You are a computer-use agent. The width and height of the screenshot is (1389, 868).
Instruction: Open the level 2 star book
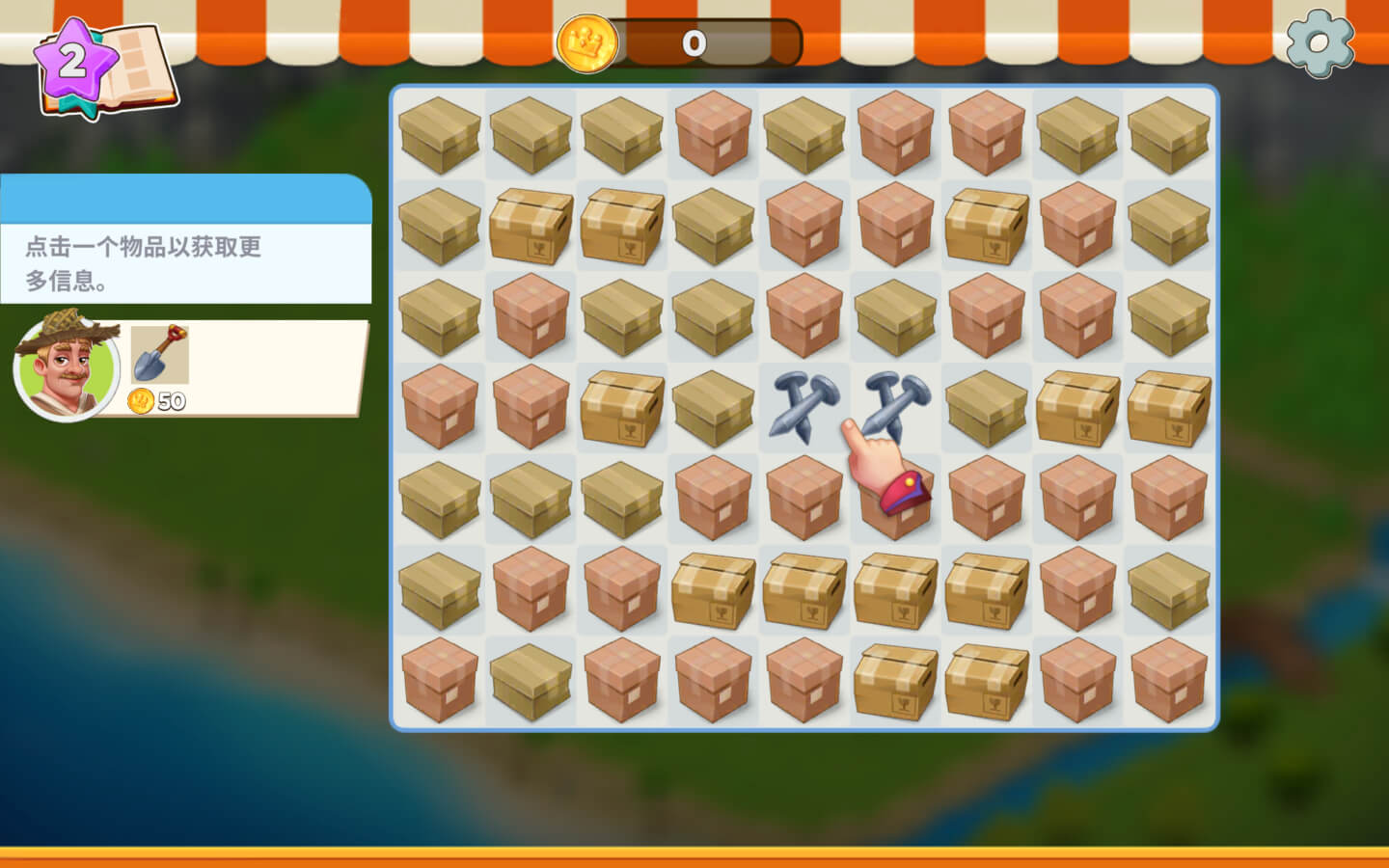pos(104,68)
